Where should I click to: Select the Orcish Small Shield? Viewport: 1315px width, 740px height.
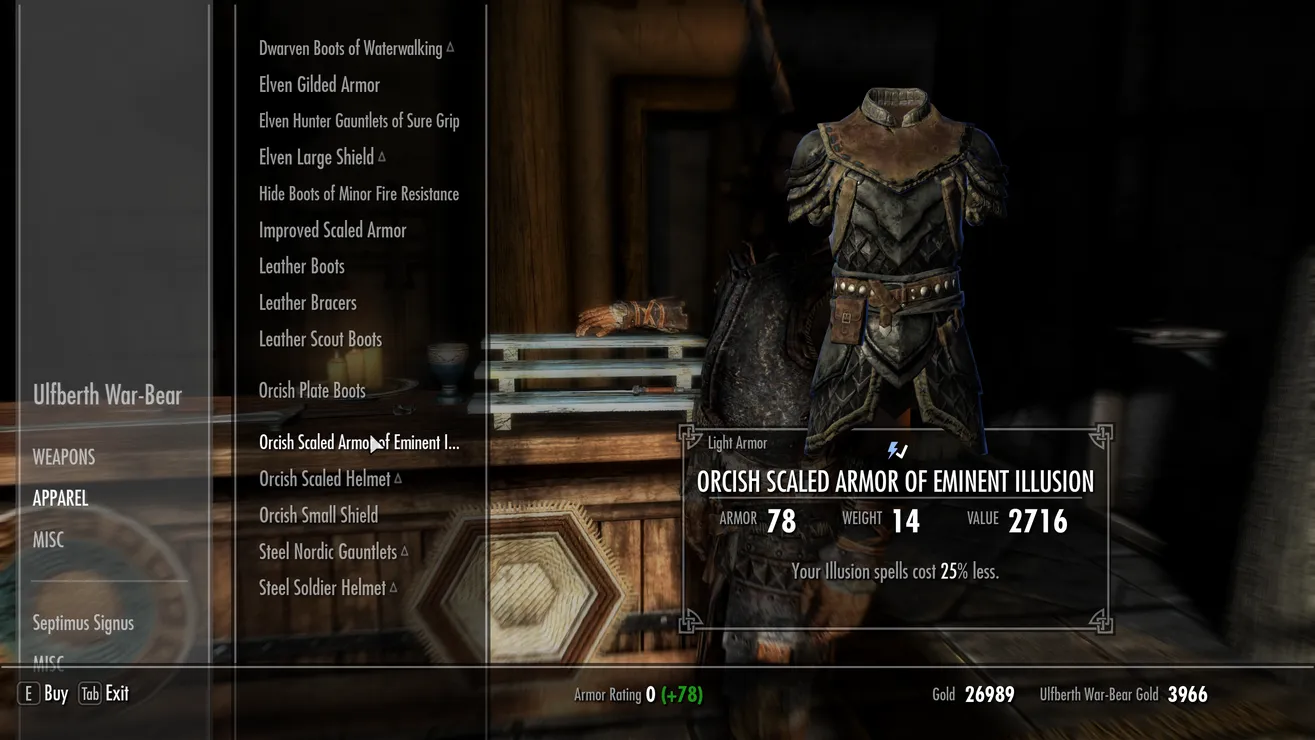(x=318, y=515)
